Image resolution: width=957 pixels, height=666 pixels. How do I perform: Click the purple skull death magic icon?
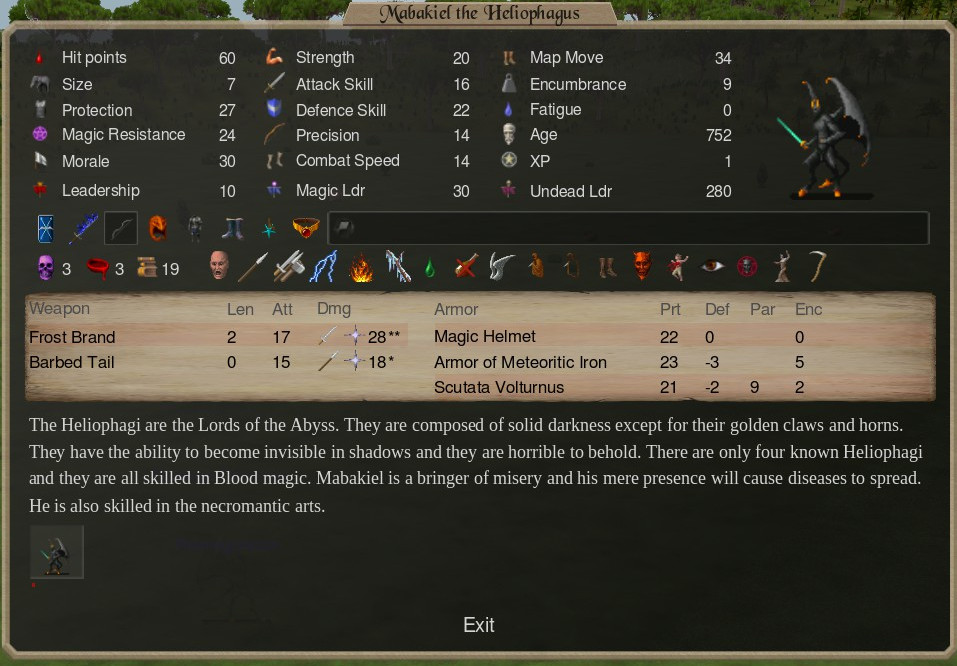[x=45, y=268]
